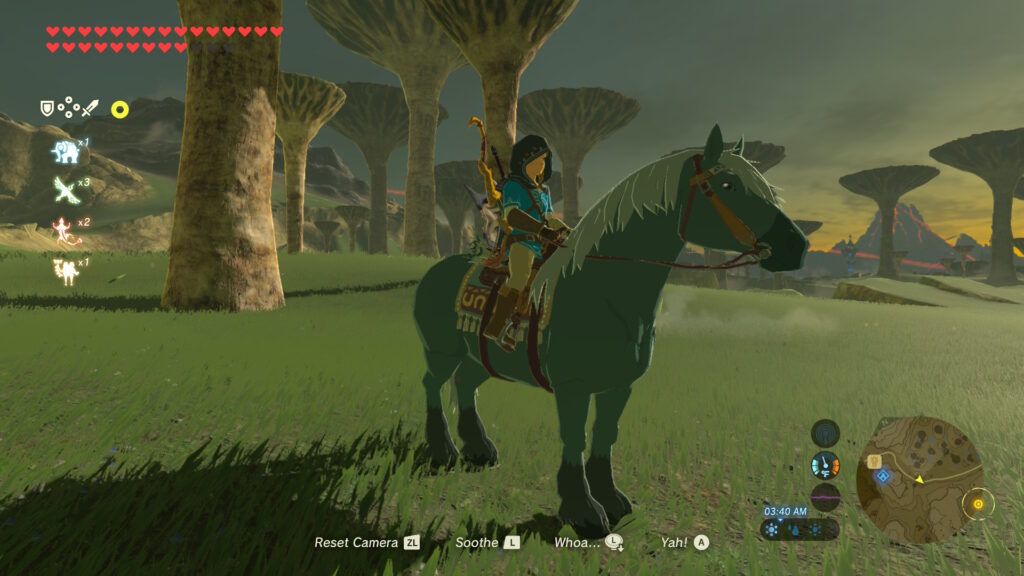Select the blue shrine marker on minimap
The image size is (1024, 576).
882,476
